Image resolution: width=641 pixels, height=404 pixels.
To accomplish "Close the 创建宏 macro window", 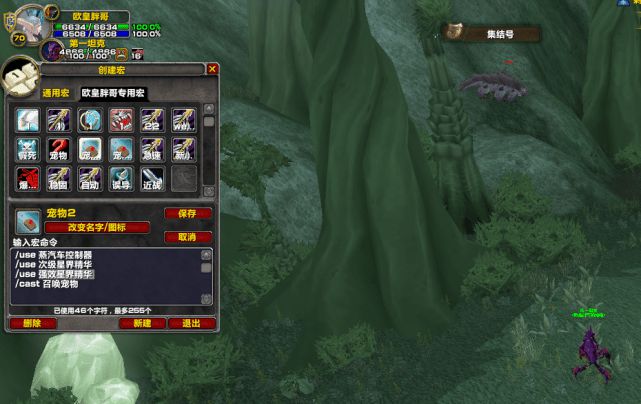I will tap(212, 69).
